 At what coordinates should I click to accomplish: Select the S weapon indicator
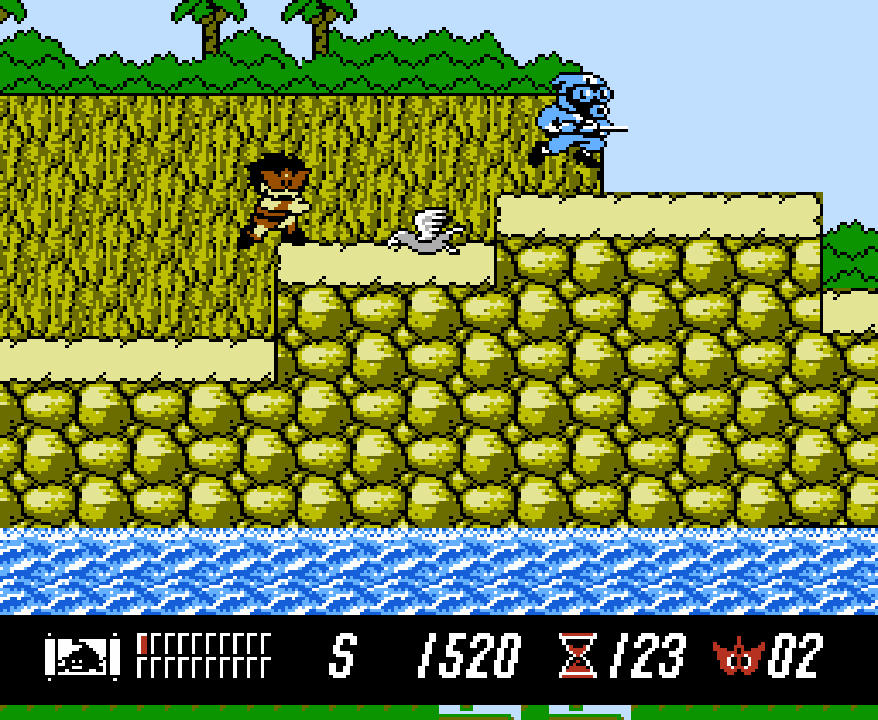342,656
